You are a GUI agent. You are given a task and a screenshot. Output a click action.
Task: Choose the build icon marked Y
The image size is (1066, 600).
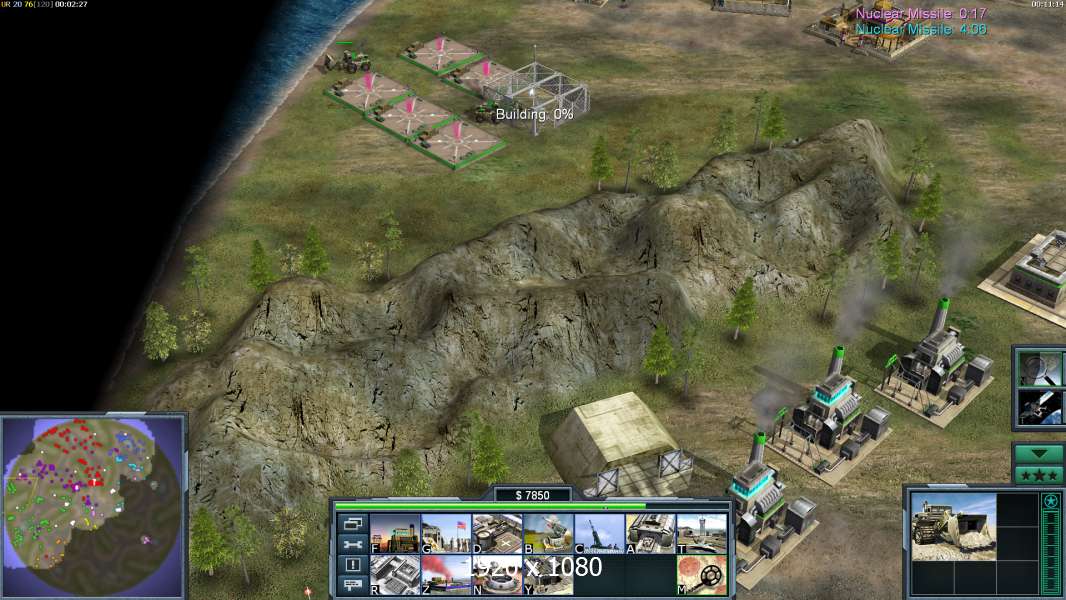point(548,574)
